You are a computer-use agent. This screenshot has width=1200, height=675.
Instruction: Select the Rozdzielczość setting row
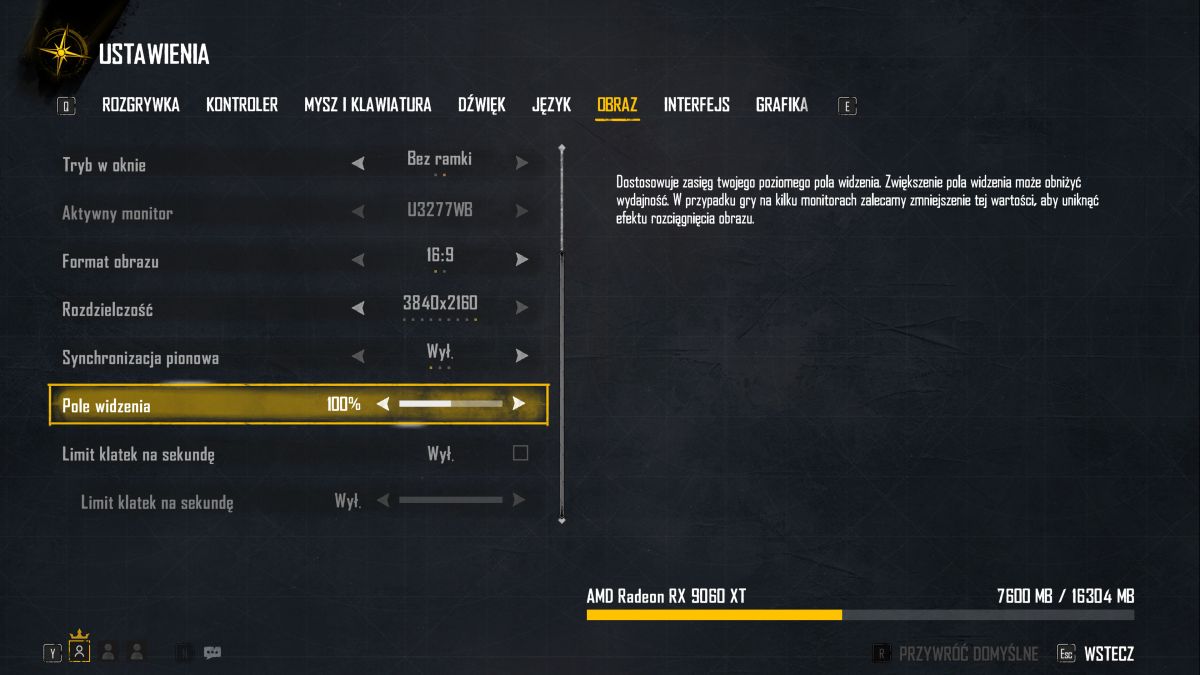point(200,309)
